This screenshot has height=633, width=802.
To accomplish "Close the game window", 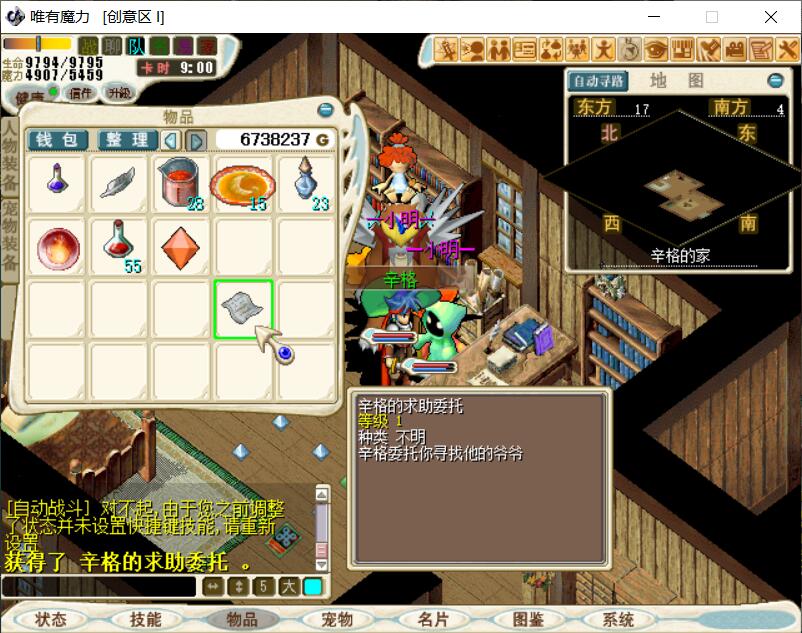I will click(770, 17).
